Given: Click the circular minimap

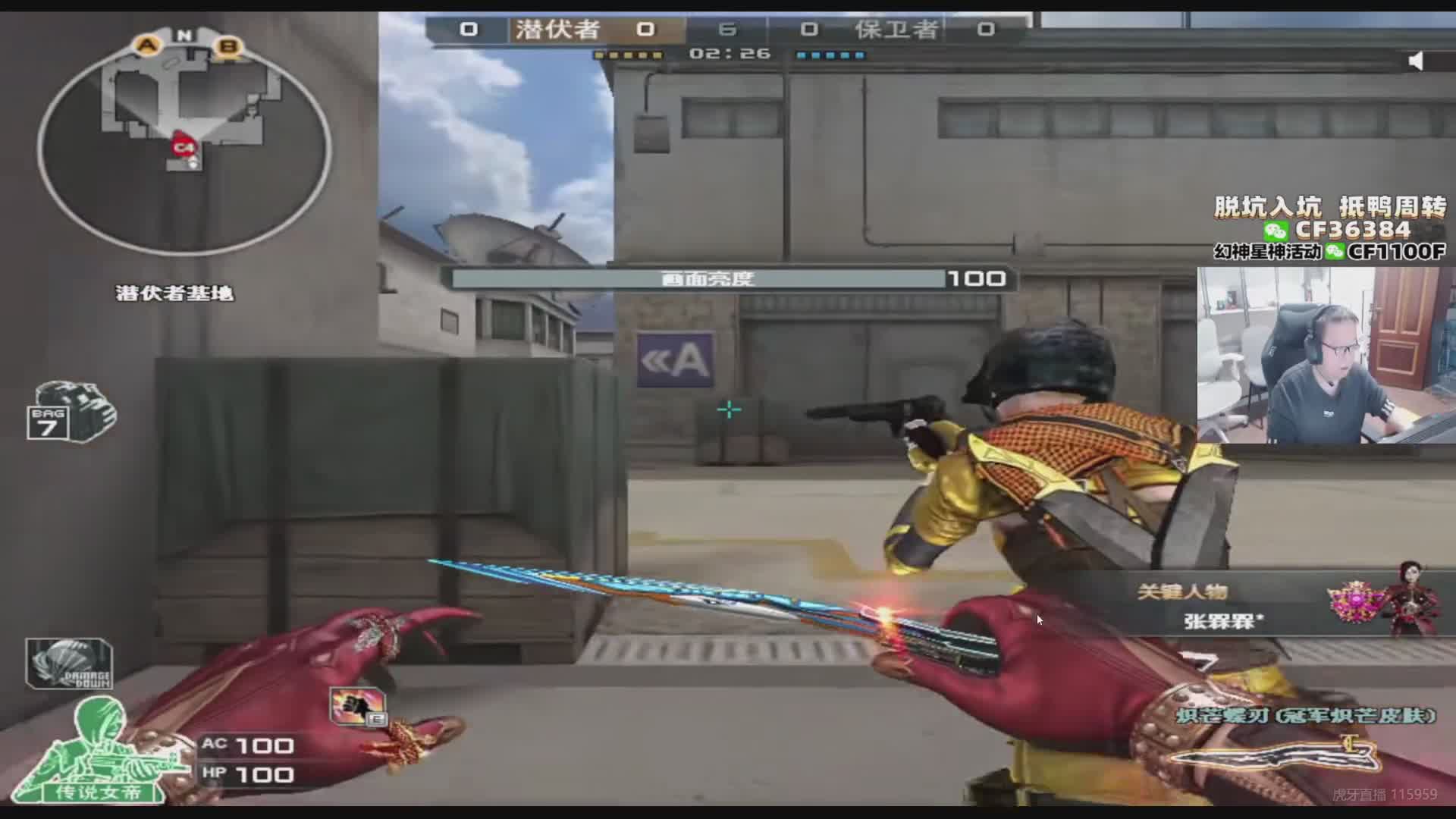Looking at the screenshot, I should [x=184, y=144].
